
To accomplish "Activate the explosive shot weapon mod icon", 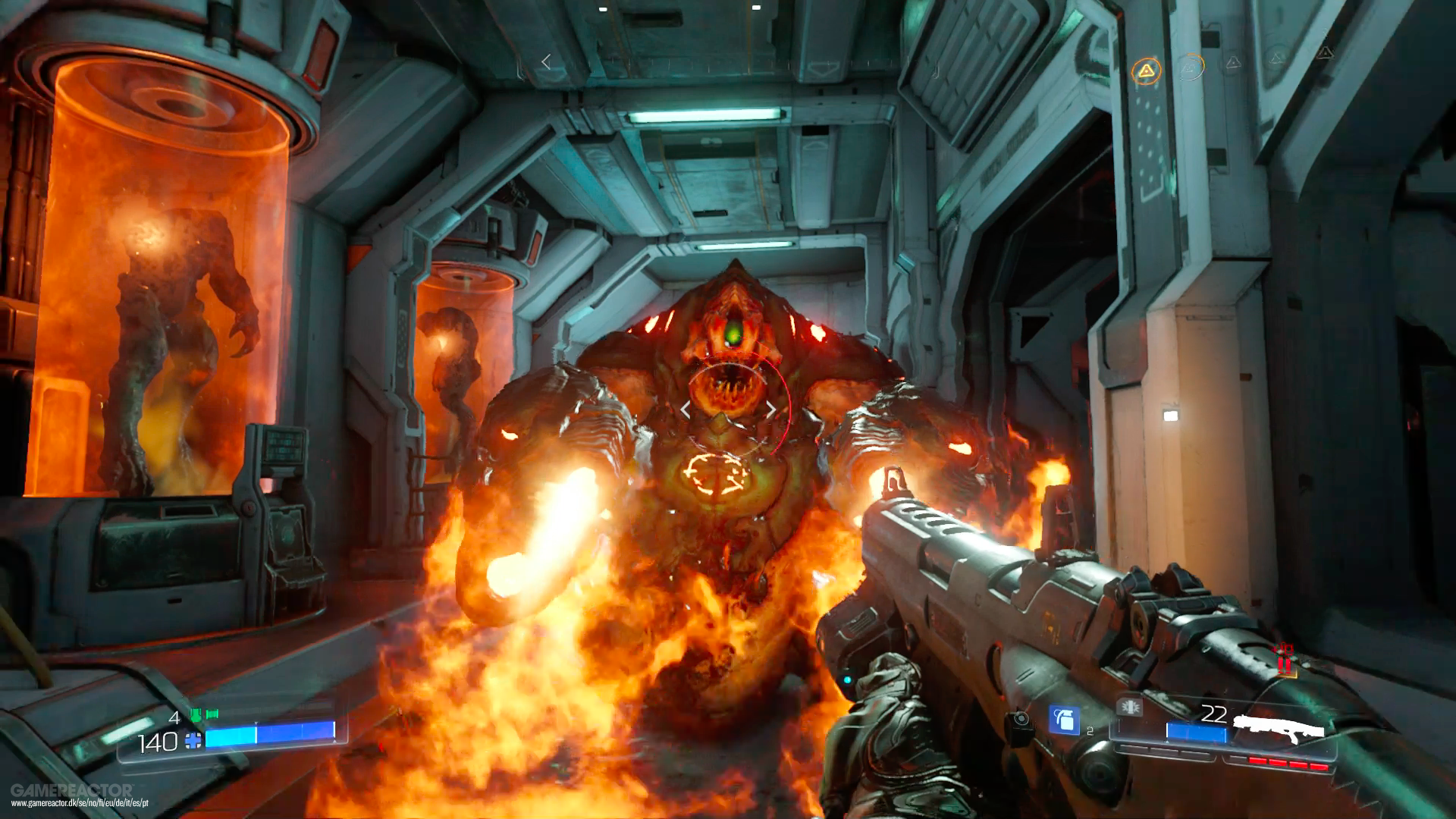I will 1129,707.
